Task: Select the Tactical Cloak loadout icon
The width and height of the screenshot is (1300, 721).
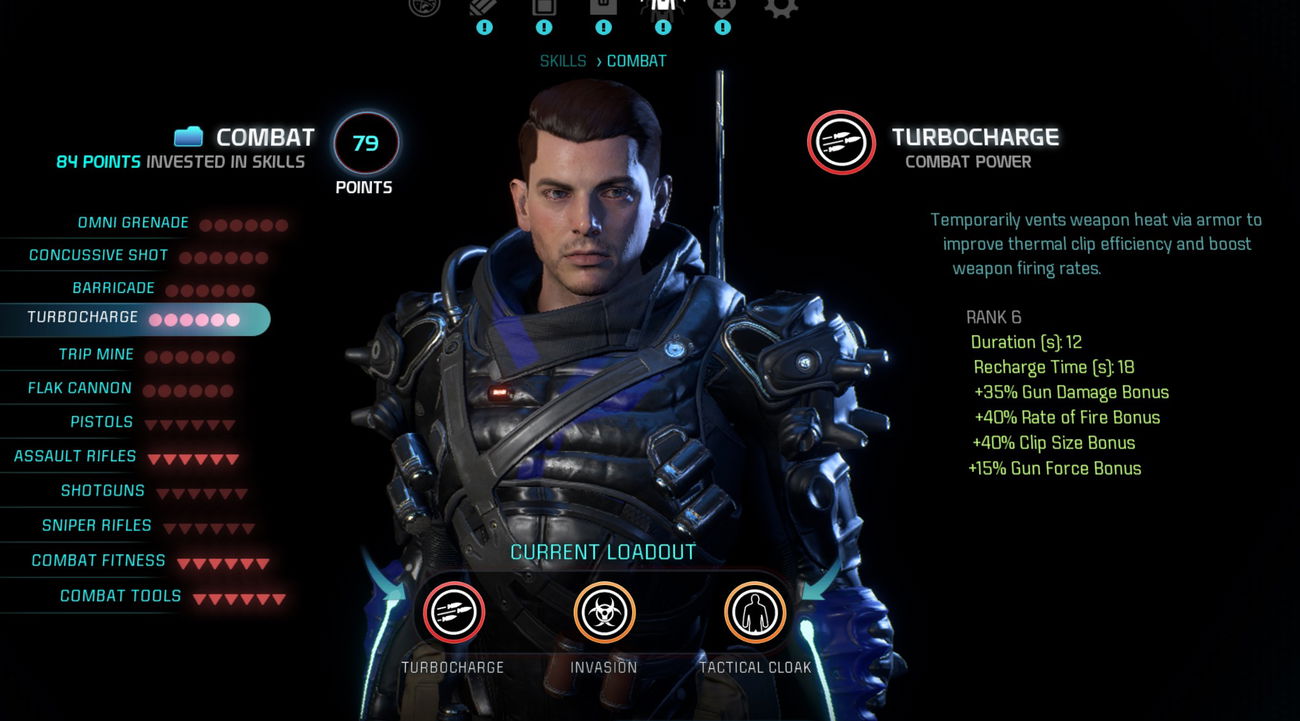Action: (755, 613)
